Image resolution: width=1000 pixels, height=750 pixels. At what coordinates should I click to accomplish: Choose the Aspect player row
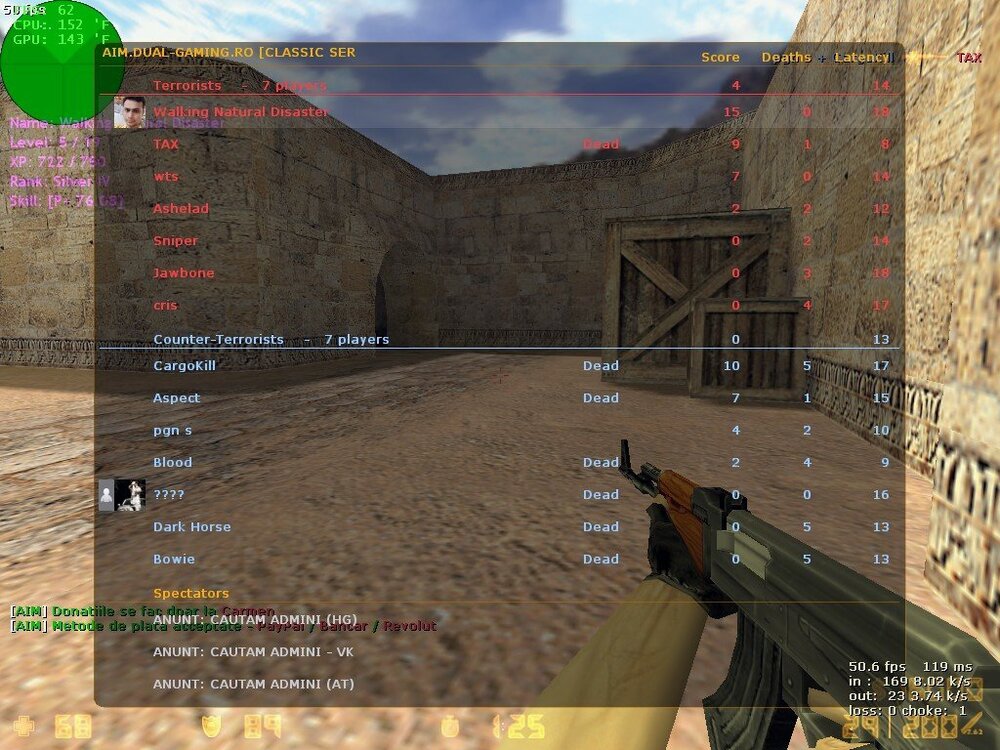176,398
